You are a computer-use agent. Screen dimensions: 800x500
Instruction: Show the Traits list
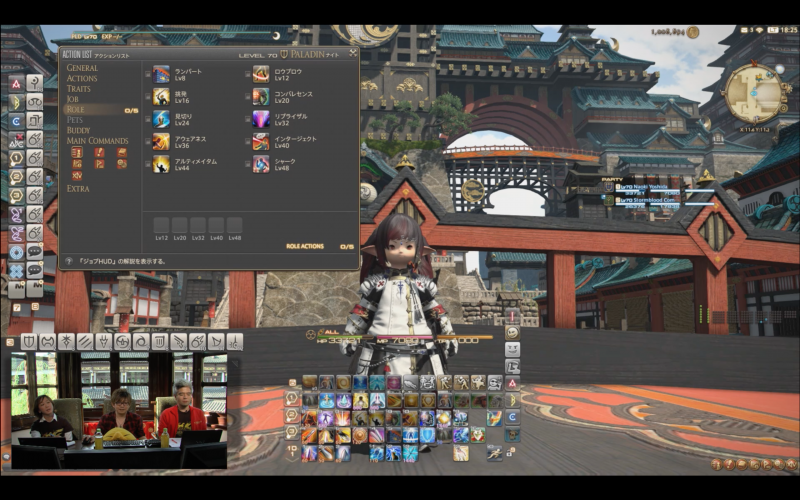tap(79, 89)
